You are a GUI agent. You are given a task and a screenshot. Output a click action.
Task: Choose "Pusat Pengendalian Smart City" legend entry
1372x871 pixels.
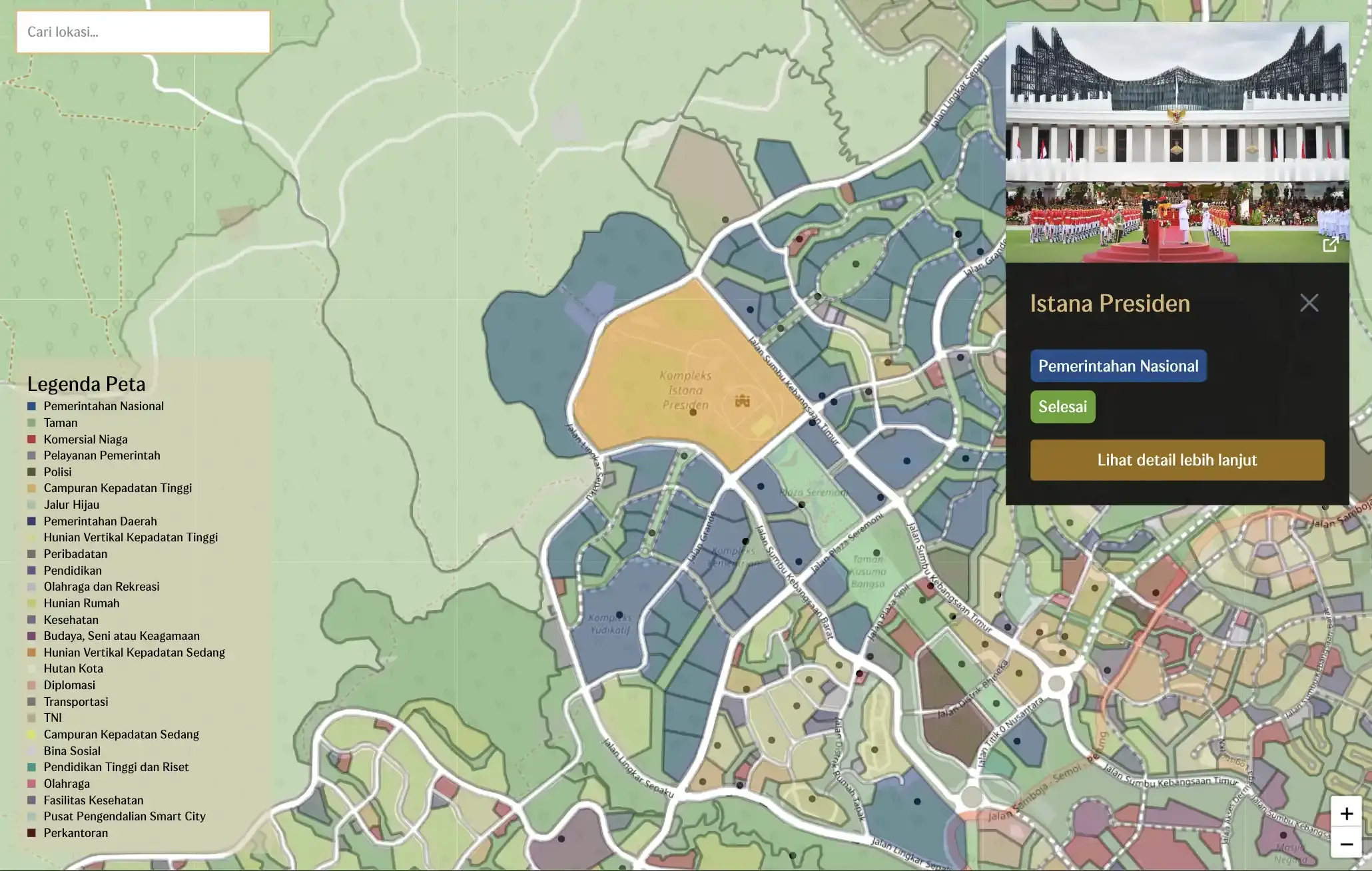click(125, 816)
